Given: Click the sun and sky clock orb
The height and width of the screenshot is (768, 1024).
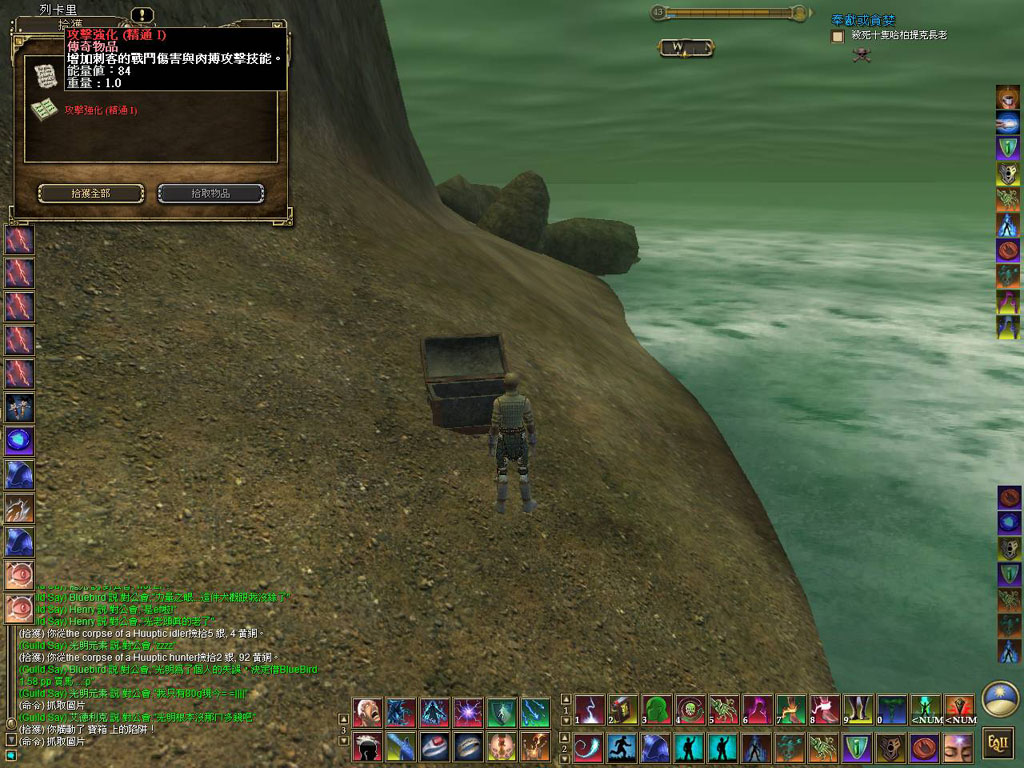Looking at the screenshot, I should click(998, 698).
